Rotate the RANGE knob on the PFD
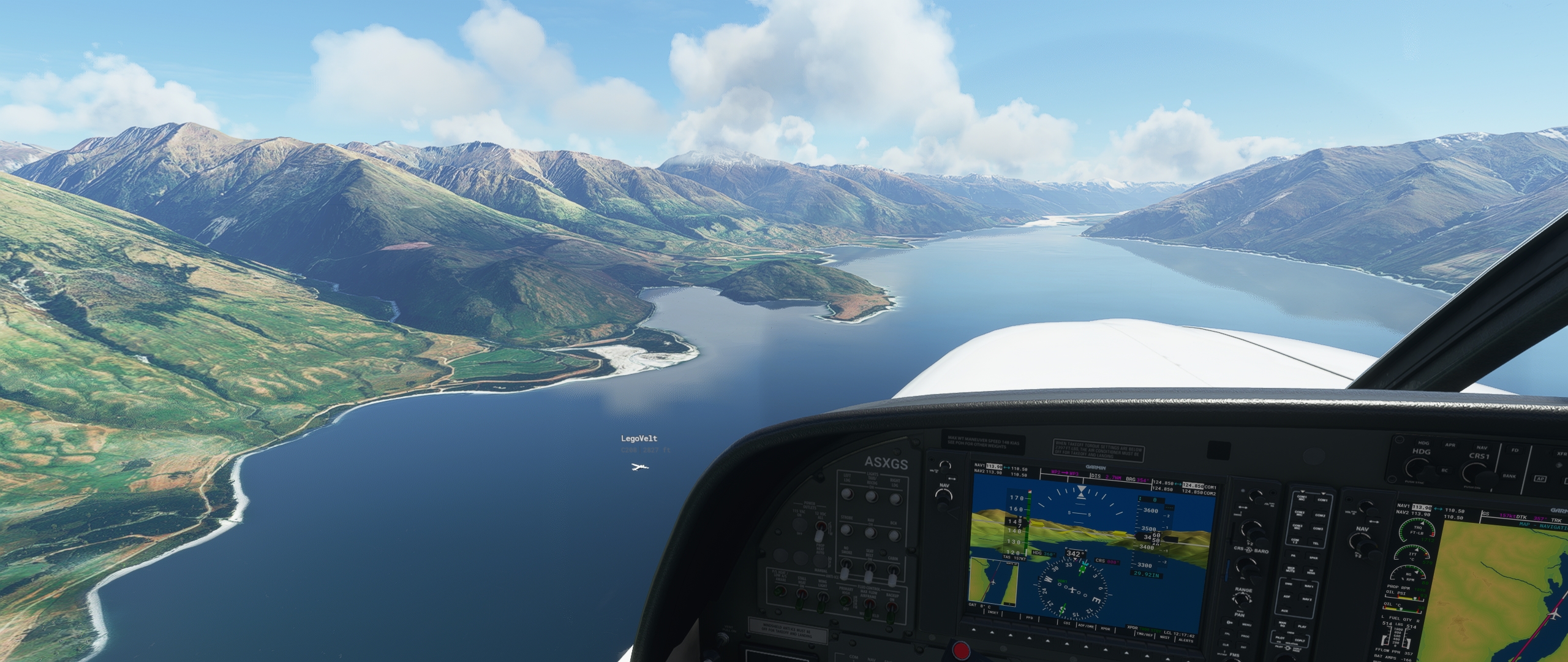 [1242, 599]
